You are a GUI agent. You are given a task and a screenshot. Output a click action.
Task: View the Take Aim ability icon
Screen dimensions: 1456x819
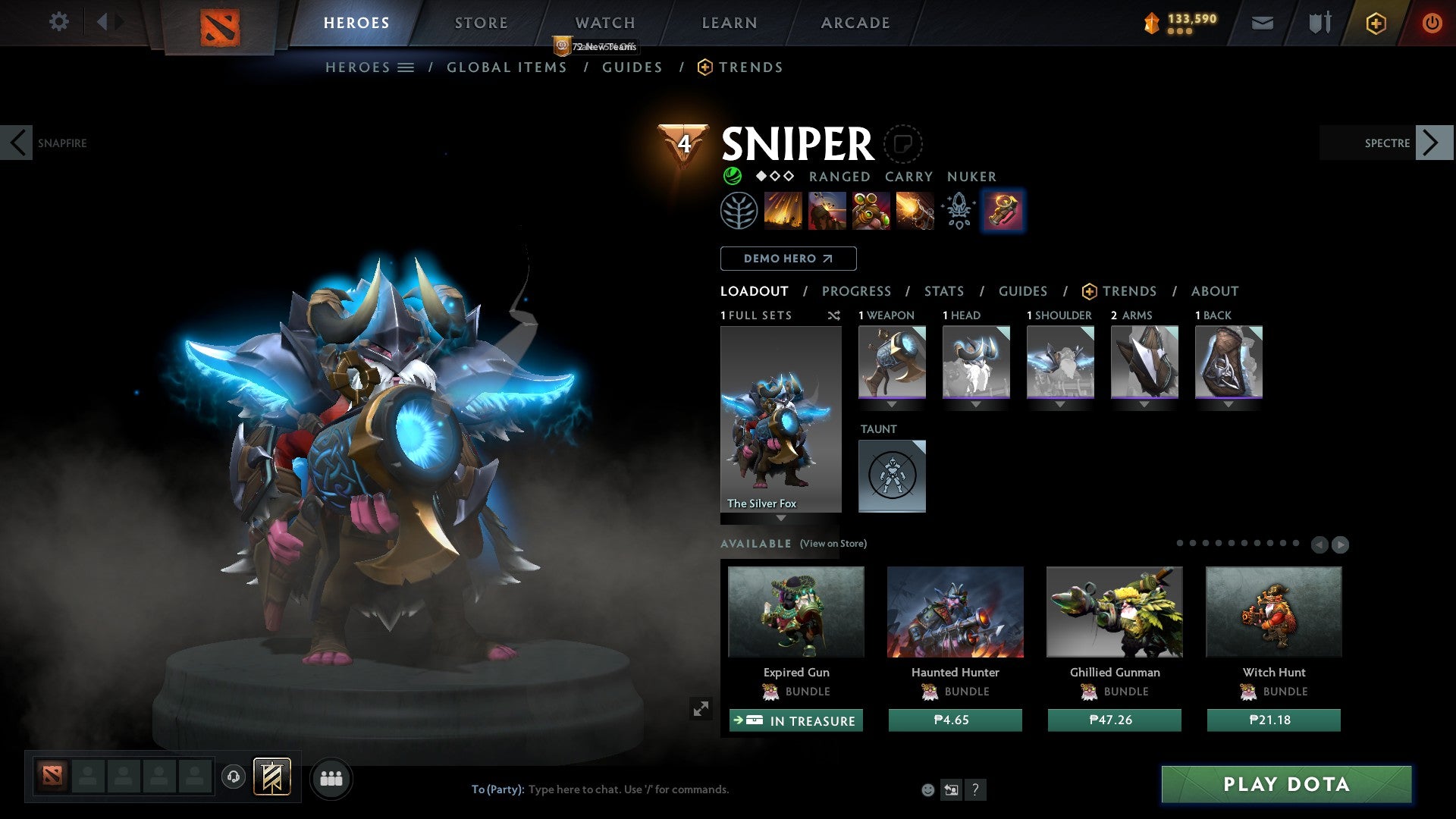[872, 211]
